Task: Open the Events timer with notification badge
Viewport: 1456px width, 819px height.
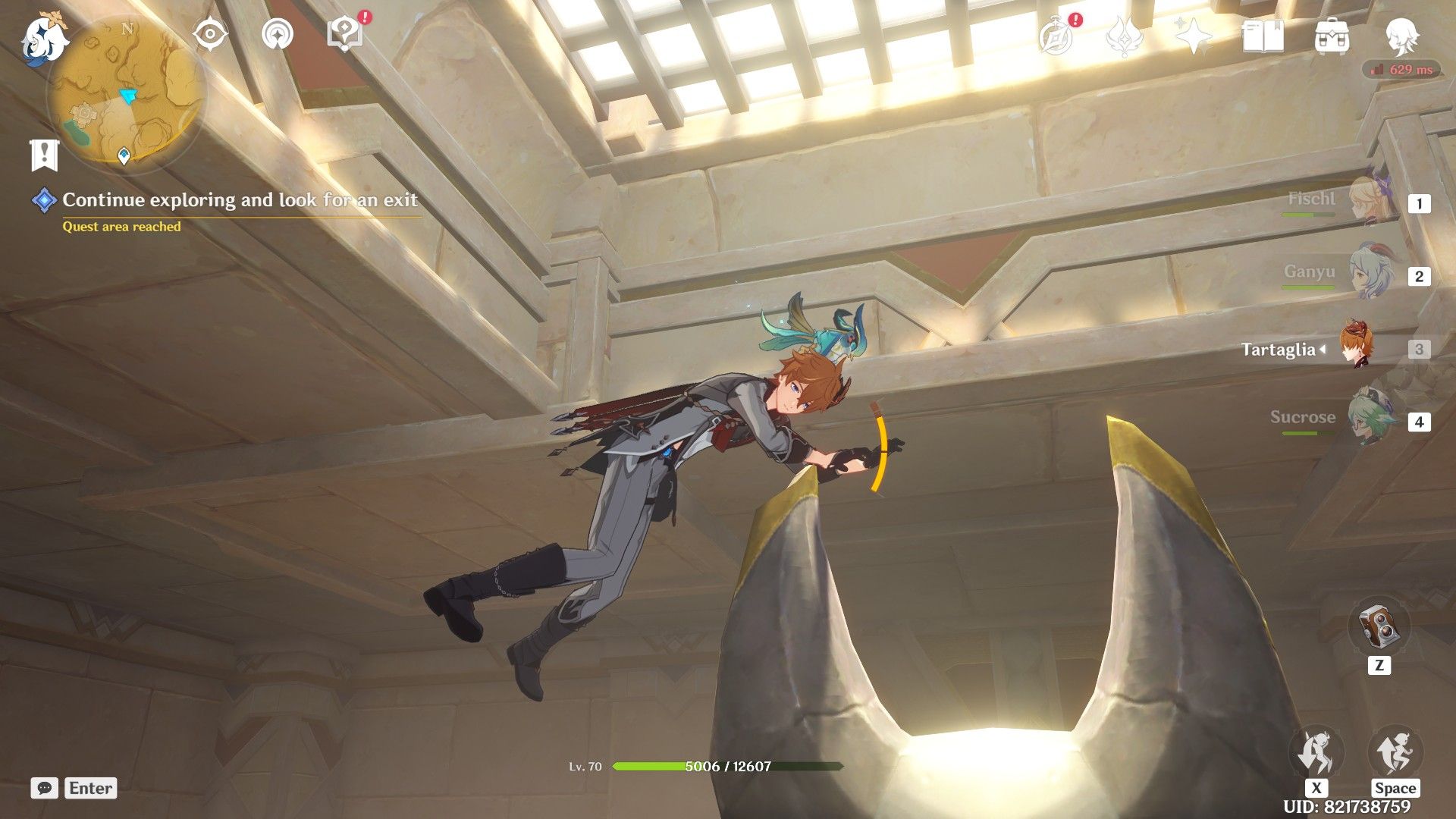Action: coord(1056,36)
